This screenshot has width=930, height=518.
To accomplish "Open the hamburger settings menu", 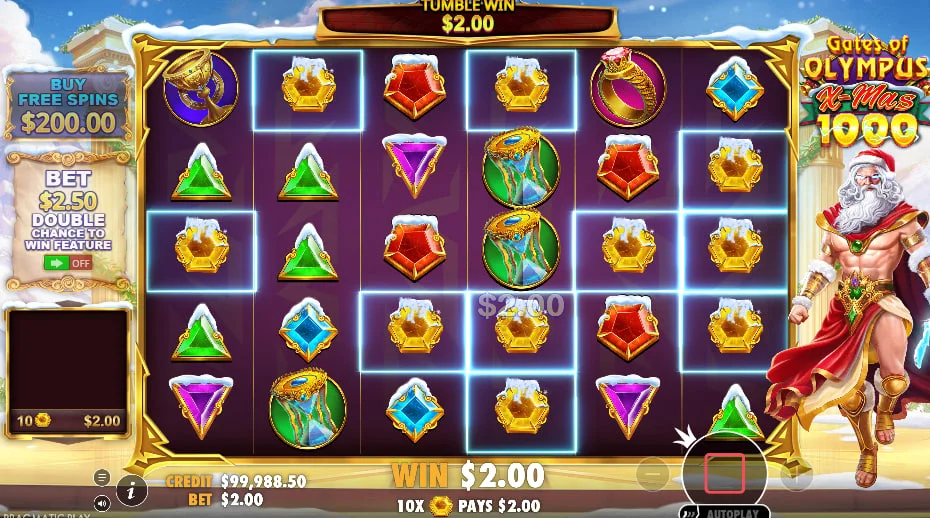I will (x=102, y=477).
